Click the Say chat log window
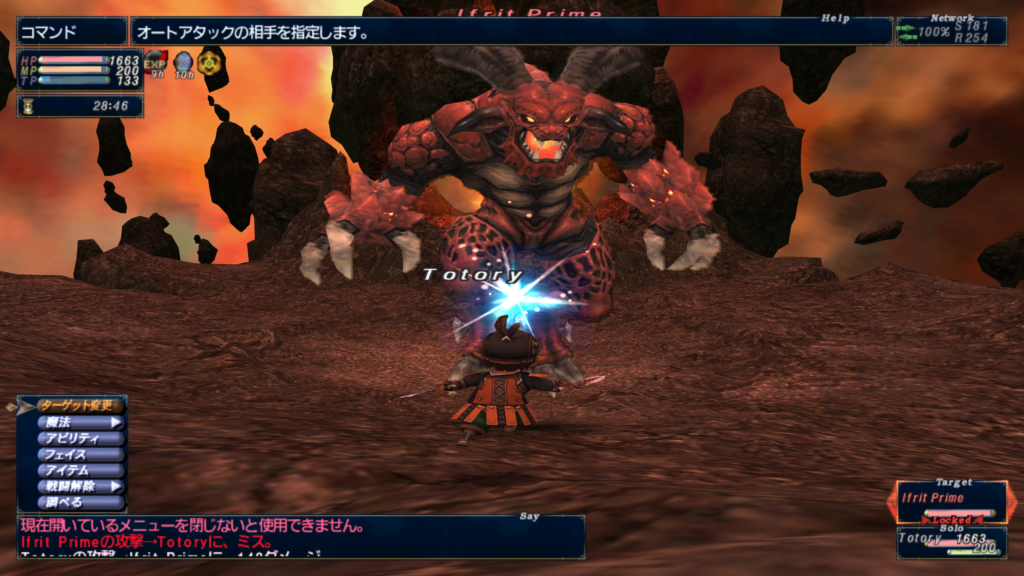 click(x=300, y=535)
